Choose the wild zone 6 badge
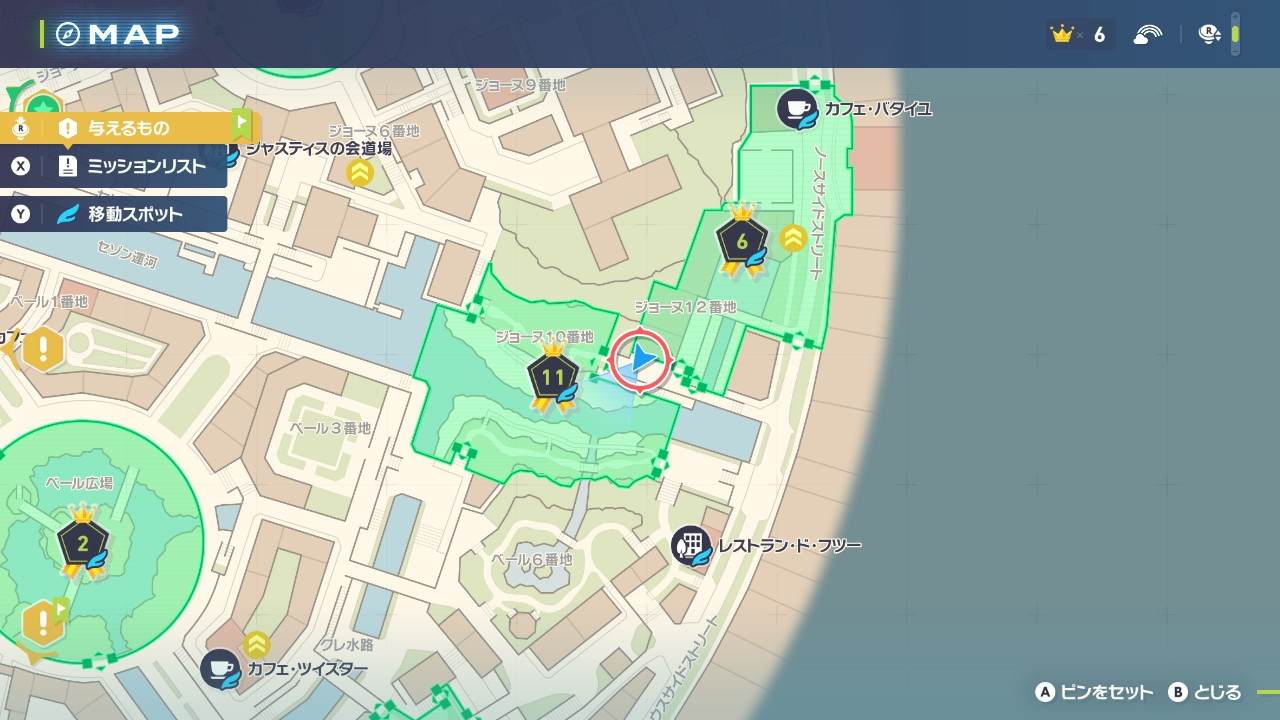 742,241
